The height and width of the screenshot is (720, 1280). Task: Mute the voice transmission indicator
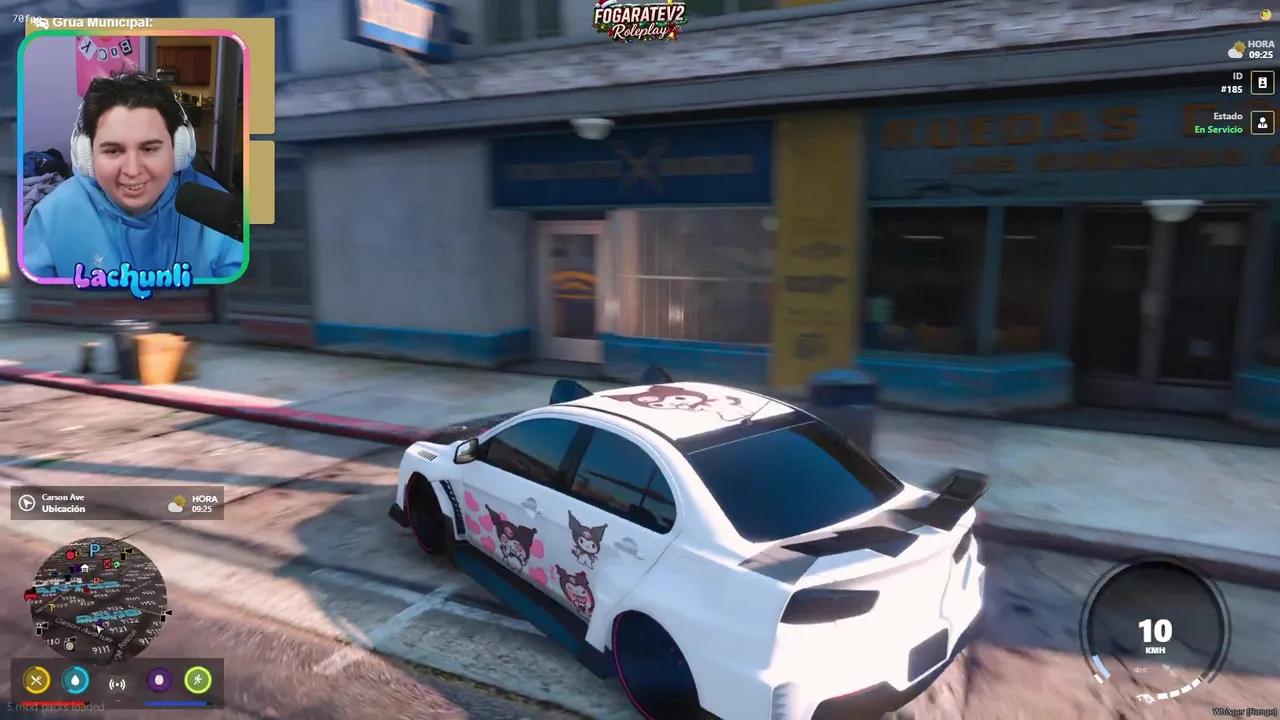[117, 681]
